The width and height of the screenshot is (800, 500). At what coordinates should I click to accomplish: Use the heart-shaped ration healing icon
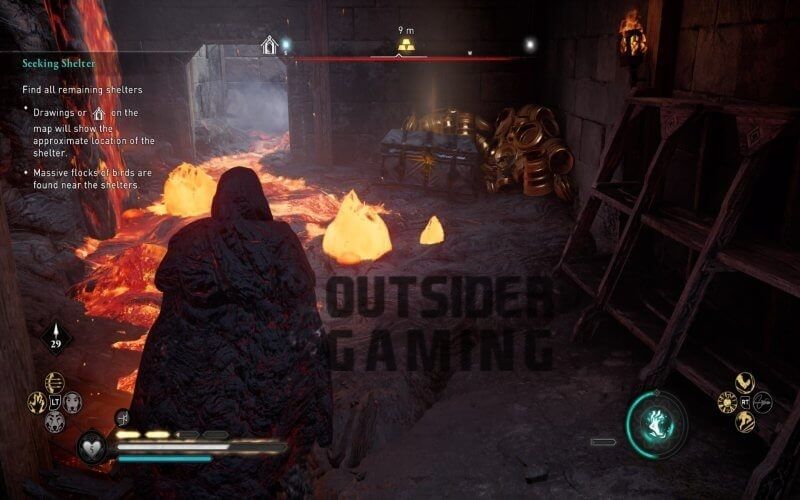(93, 445)
